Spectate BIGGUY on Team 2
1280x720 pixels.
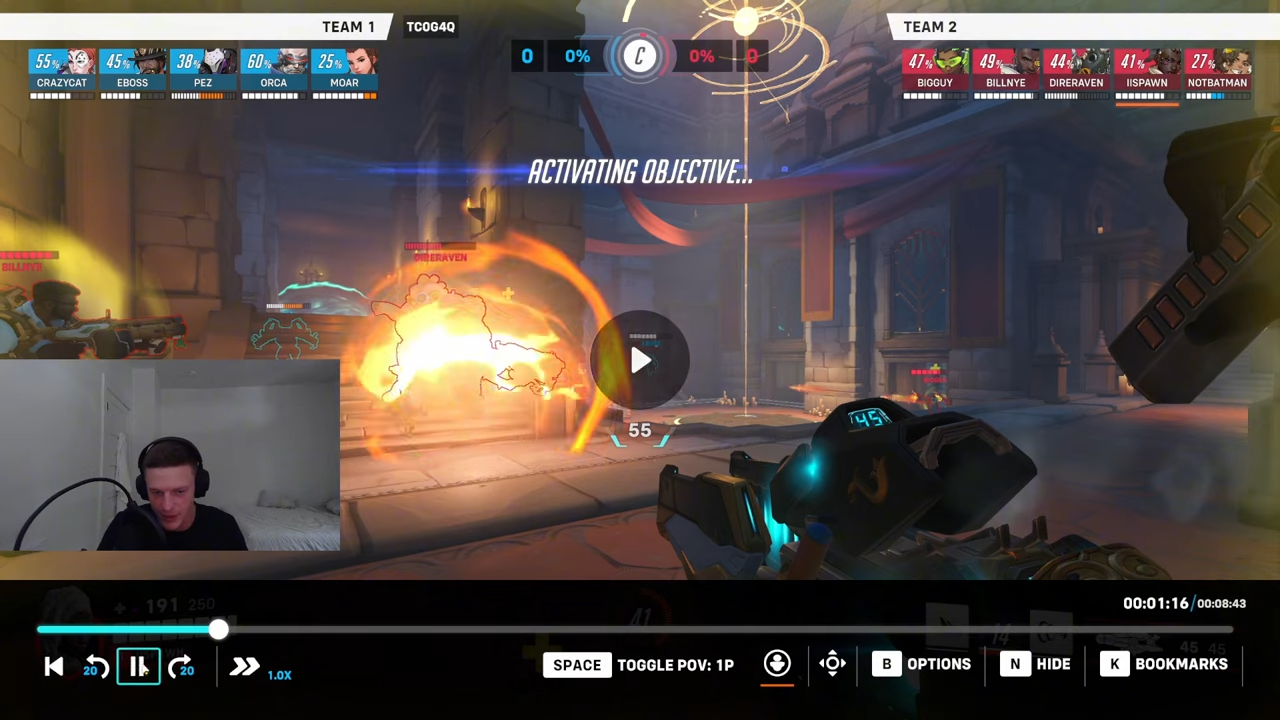pos(935,70)
